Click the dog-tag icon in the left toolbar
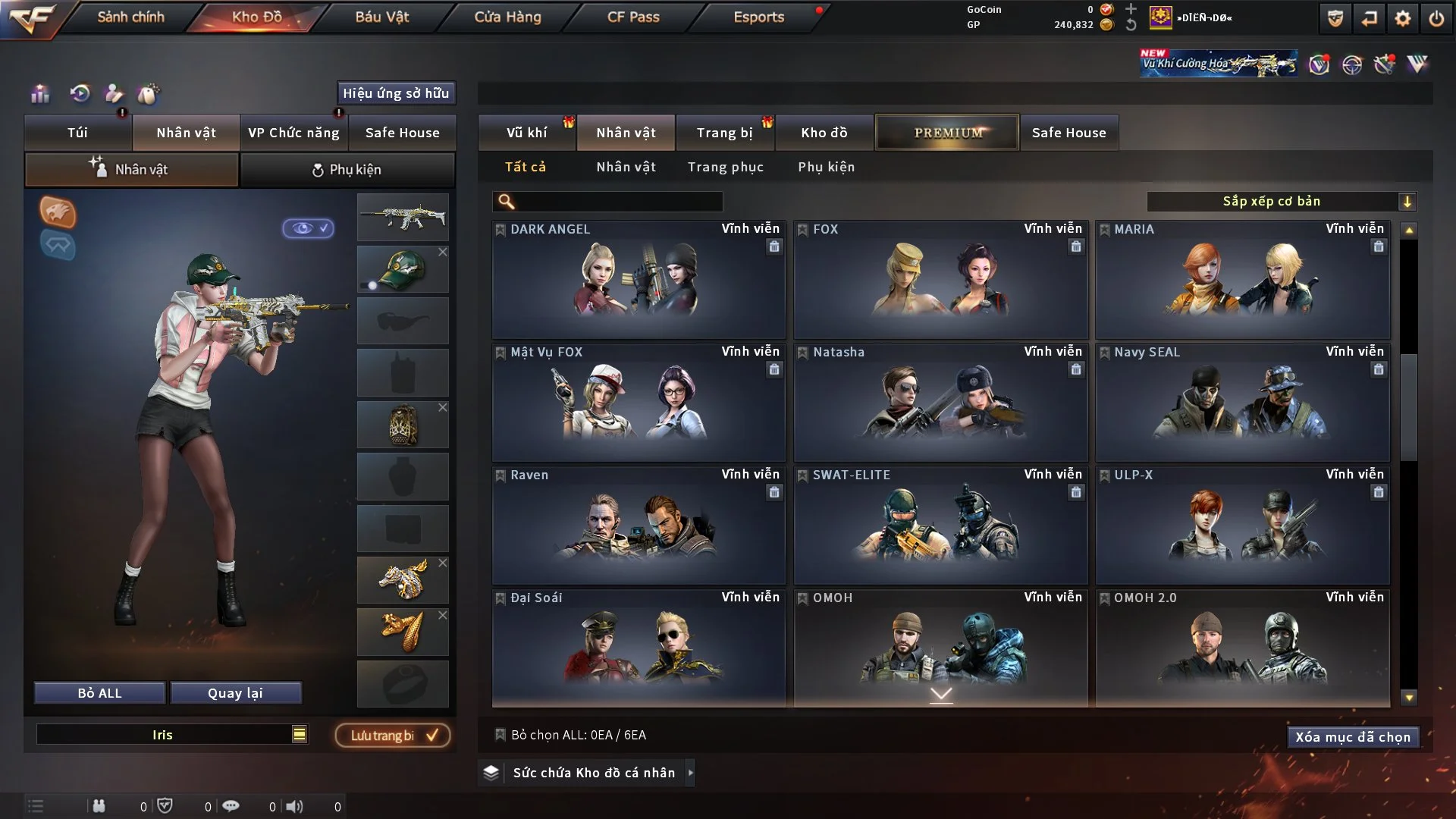1456x819 pixels. point(149,94)
